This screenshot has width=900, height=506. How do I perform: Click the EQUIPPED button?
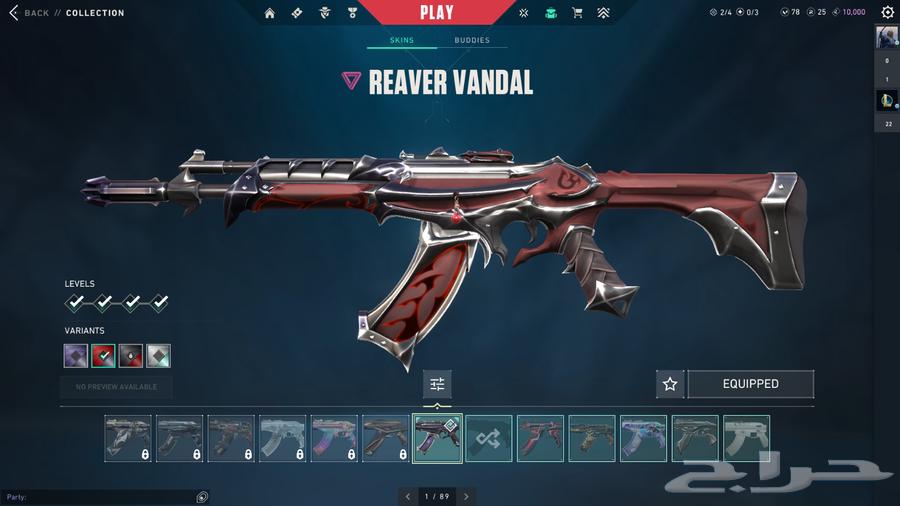click(750, 384)
